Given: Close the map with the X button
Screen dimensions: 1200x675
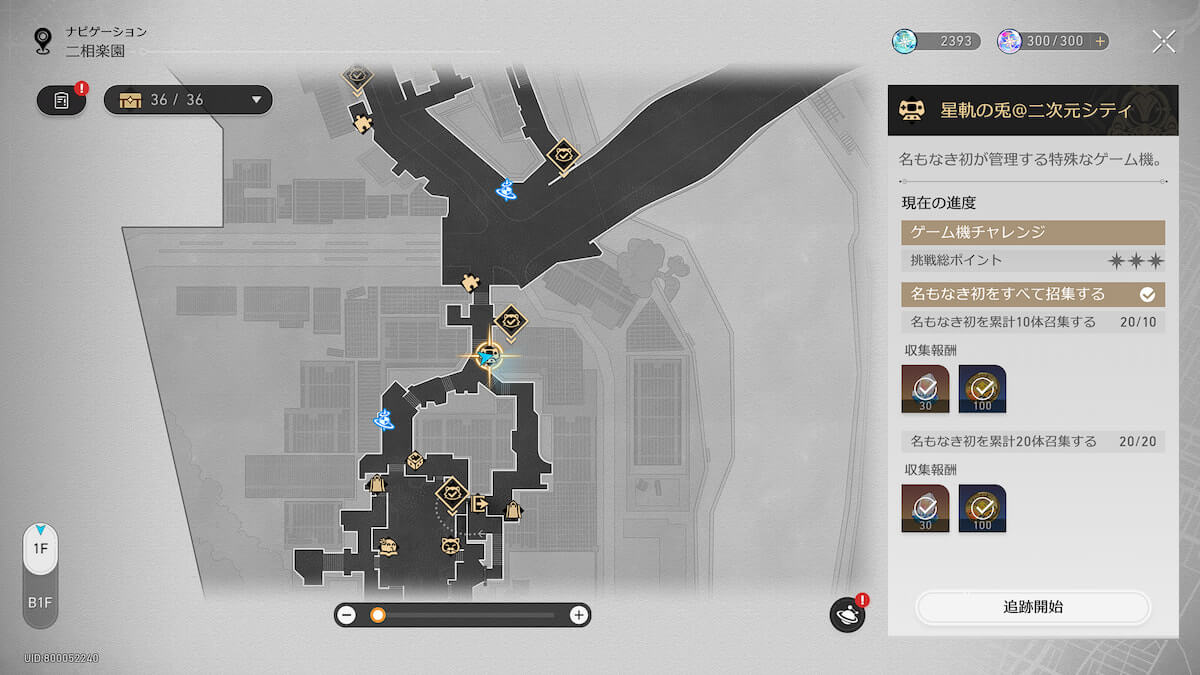Looking at the screenshot, I should tap(1163, 41).
